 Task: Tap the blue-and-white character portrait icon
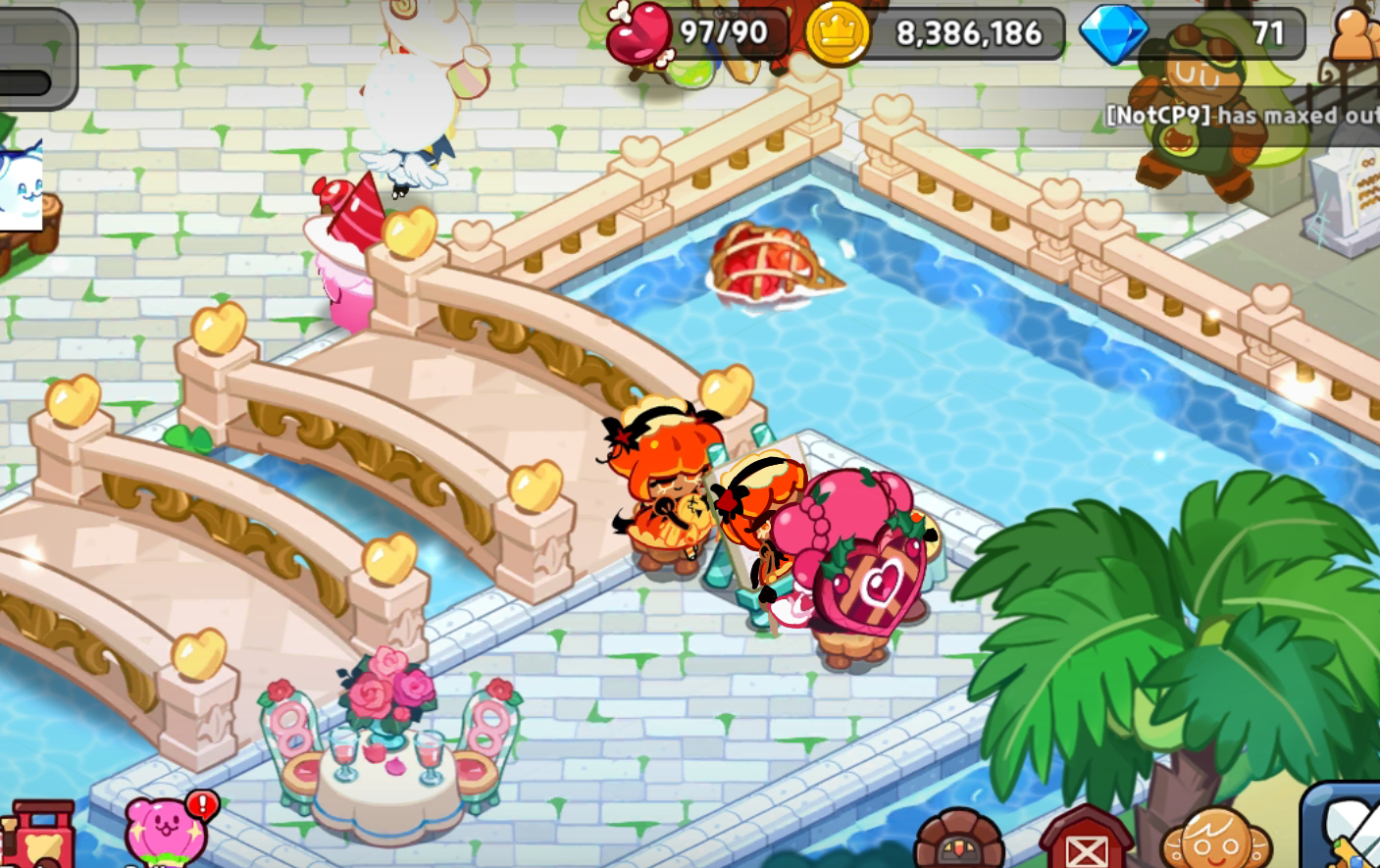point(22,186)
